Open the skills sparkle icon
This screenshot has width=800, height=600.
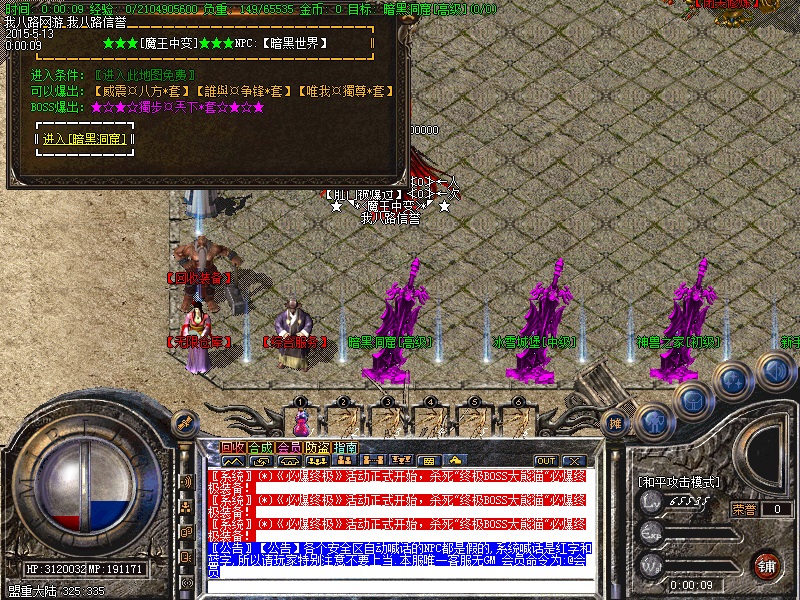[734, 381]
